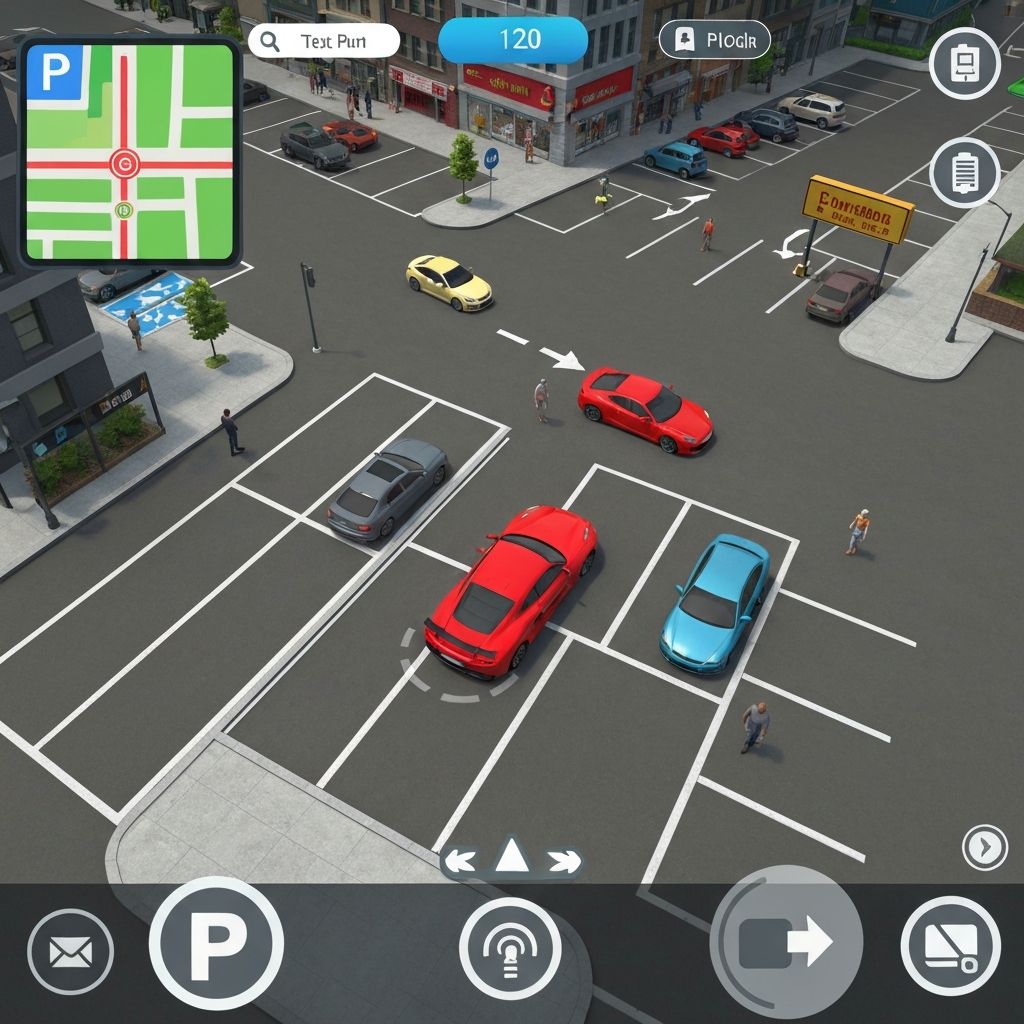Open the document list icon button

(964, 172)
